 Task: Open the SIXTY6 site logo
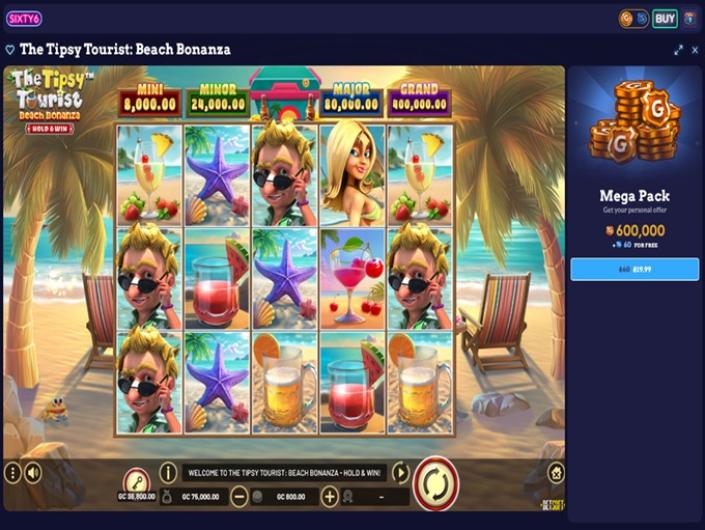pos(23,18)
